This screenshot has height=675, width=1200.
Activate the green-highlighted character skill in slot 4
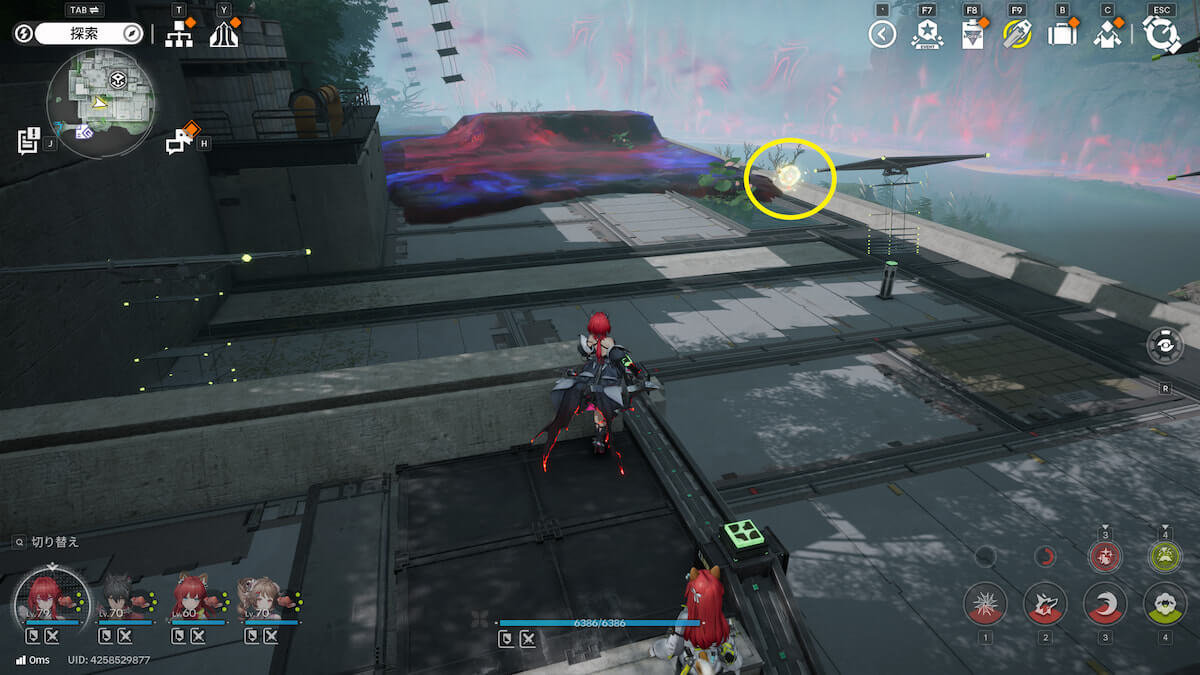click(1165, 604)
